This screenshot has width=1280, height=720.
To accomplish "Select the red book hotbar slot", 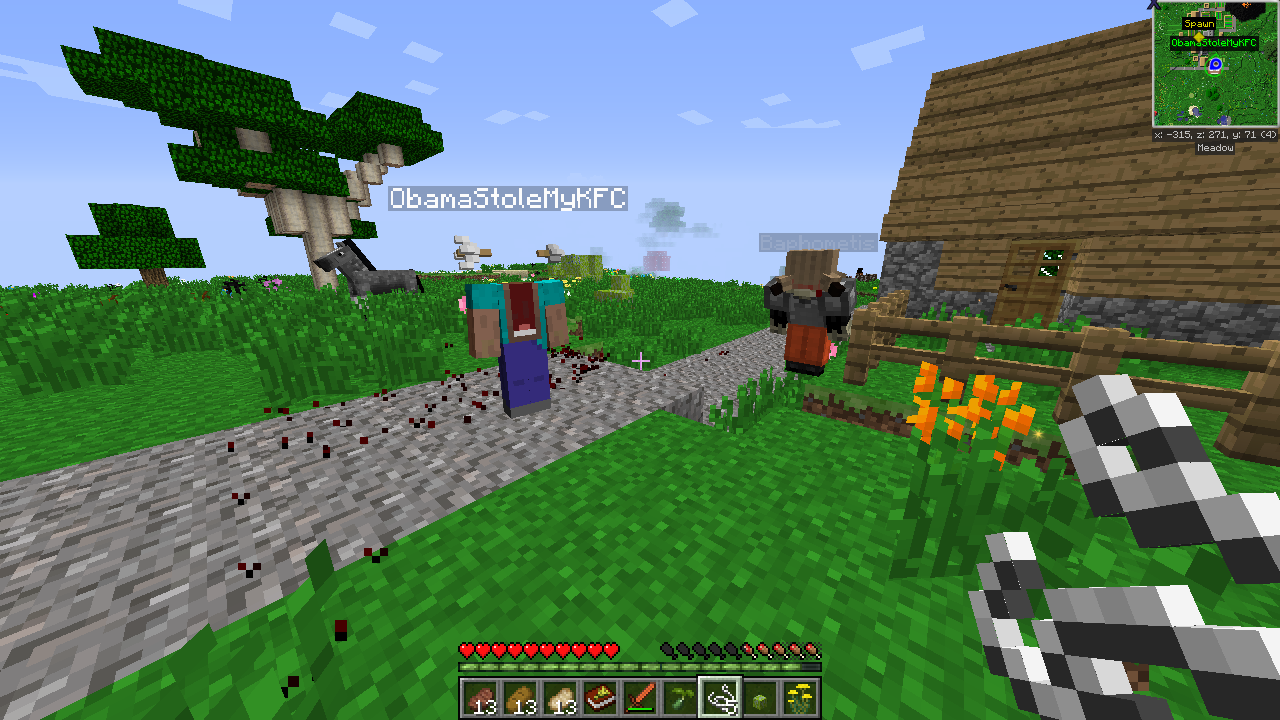I will [600, 697].
